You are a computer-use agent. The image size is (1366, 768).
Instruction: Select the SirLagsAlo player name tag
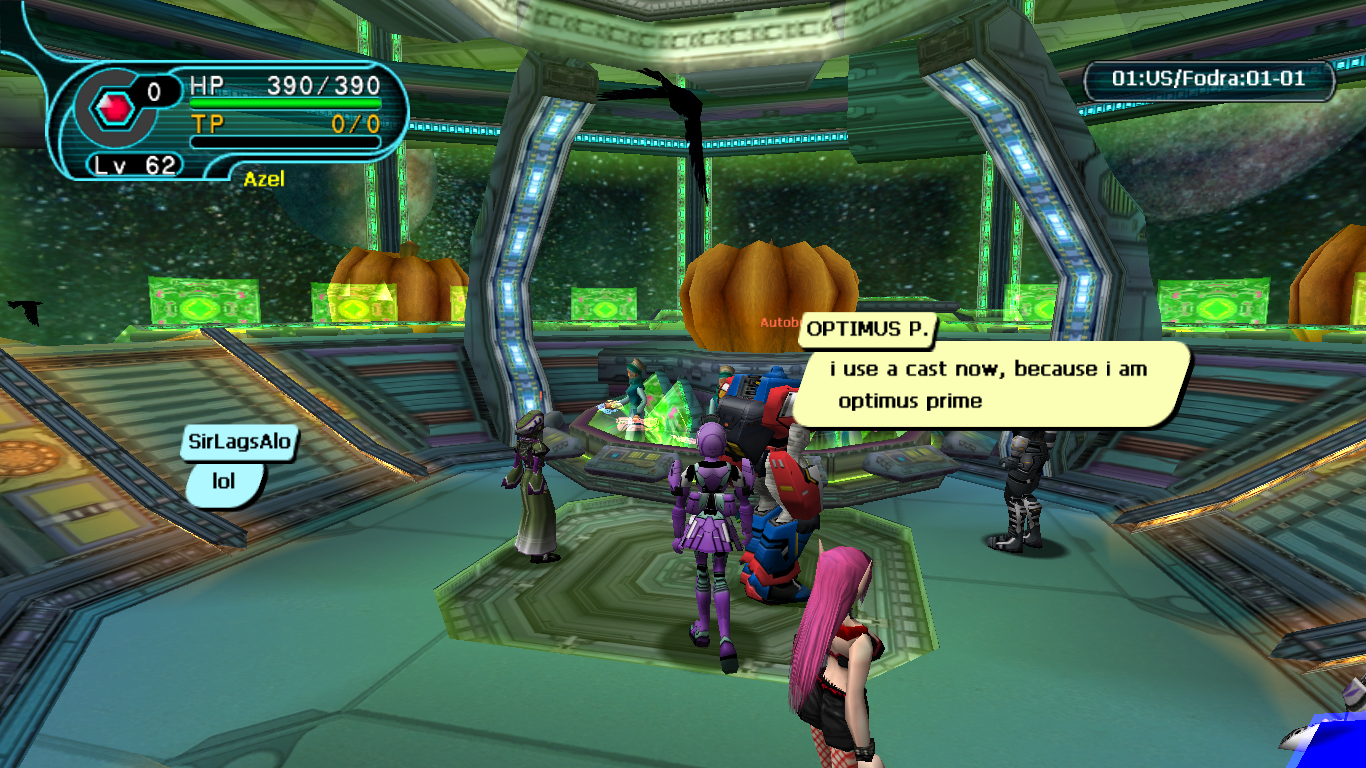(x=240, y=443)
